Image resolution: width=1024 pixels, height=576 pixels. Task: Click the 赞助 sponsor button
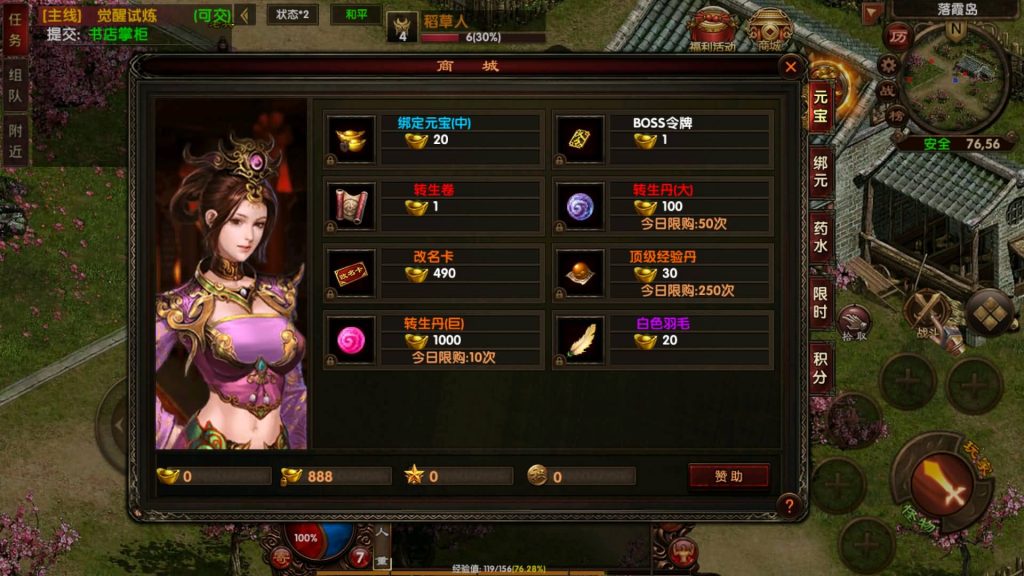[x=728, y=477]
